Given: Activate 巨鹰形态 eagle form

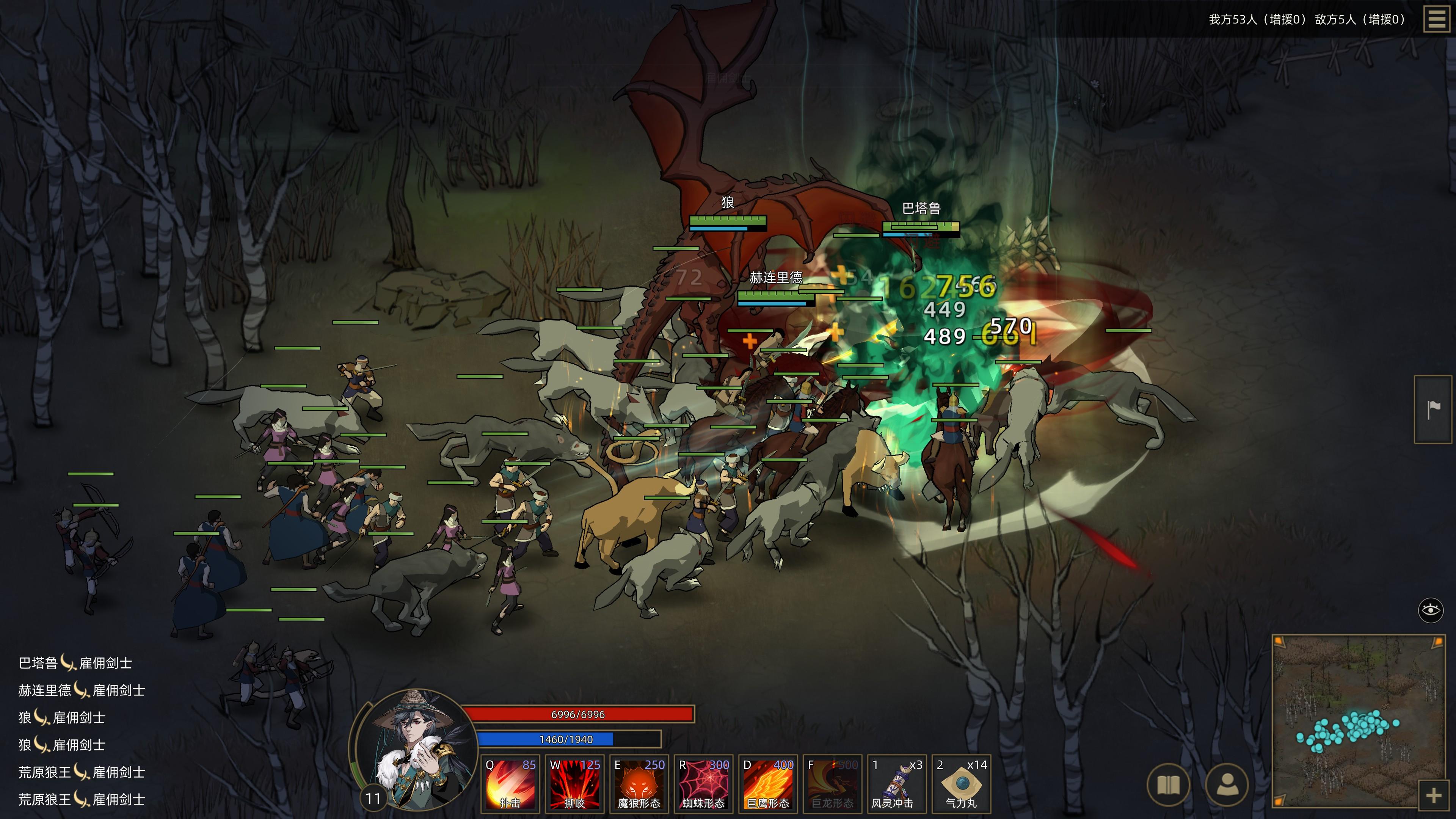Looking at the screenshot, I should coord(768,784).
